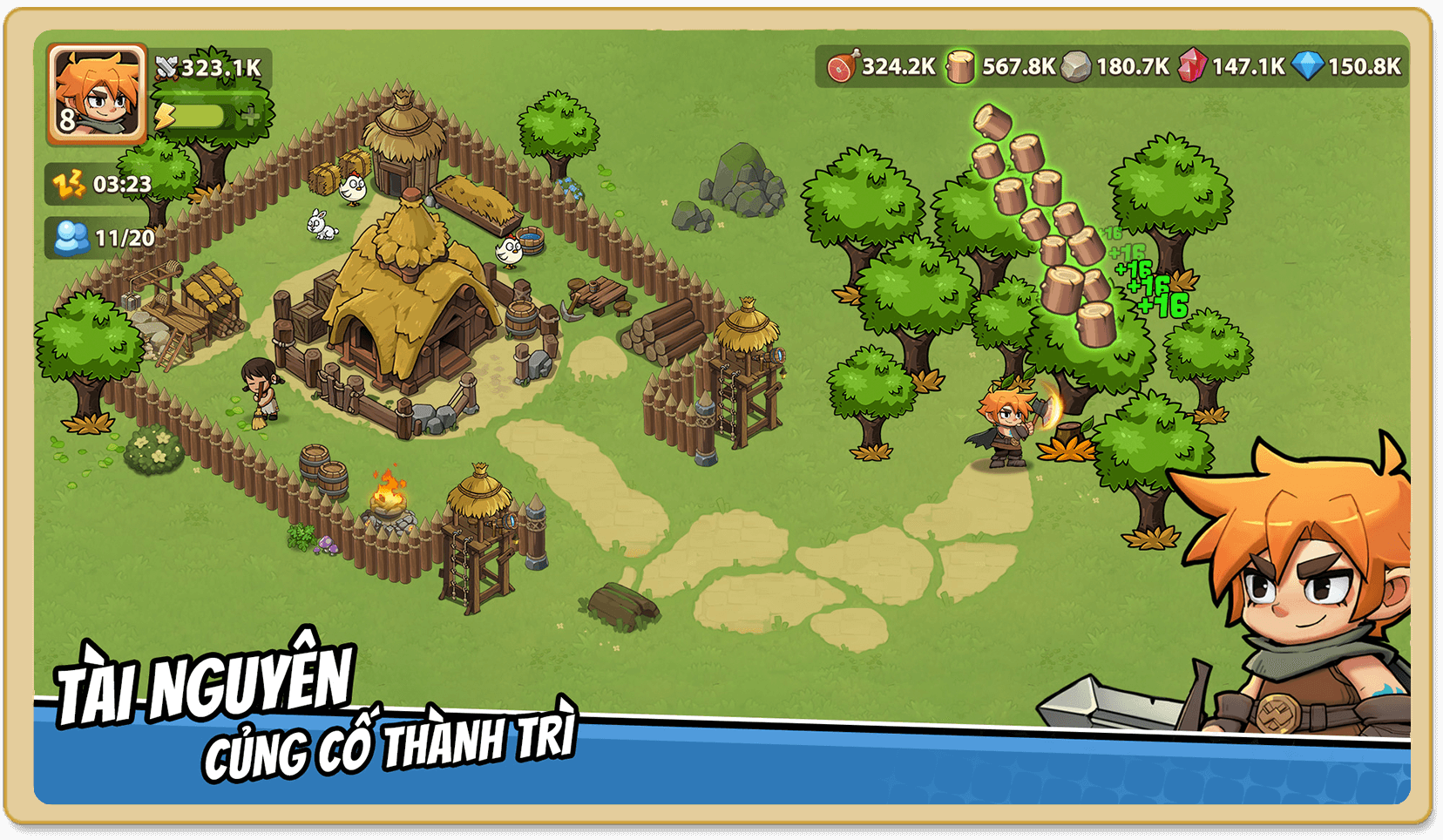Choose the grey stone resource icon
This screenshot has width=1443, height=840.
tap(1075, 66)
